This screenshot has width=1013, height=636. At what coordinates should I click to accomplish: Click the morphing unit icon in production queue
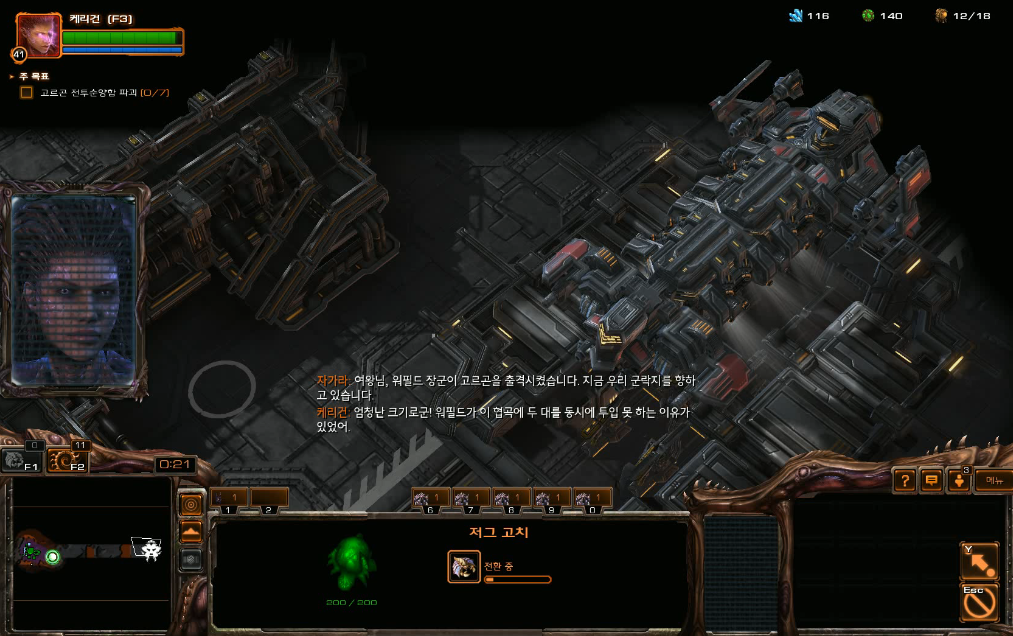(x=463, y=567)
